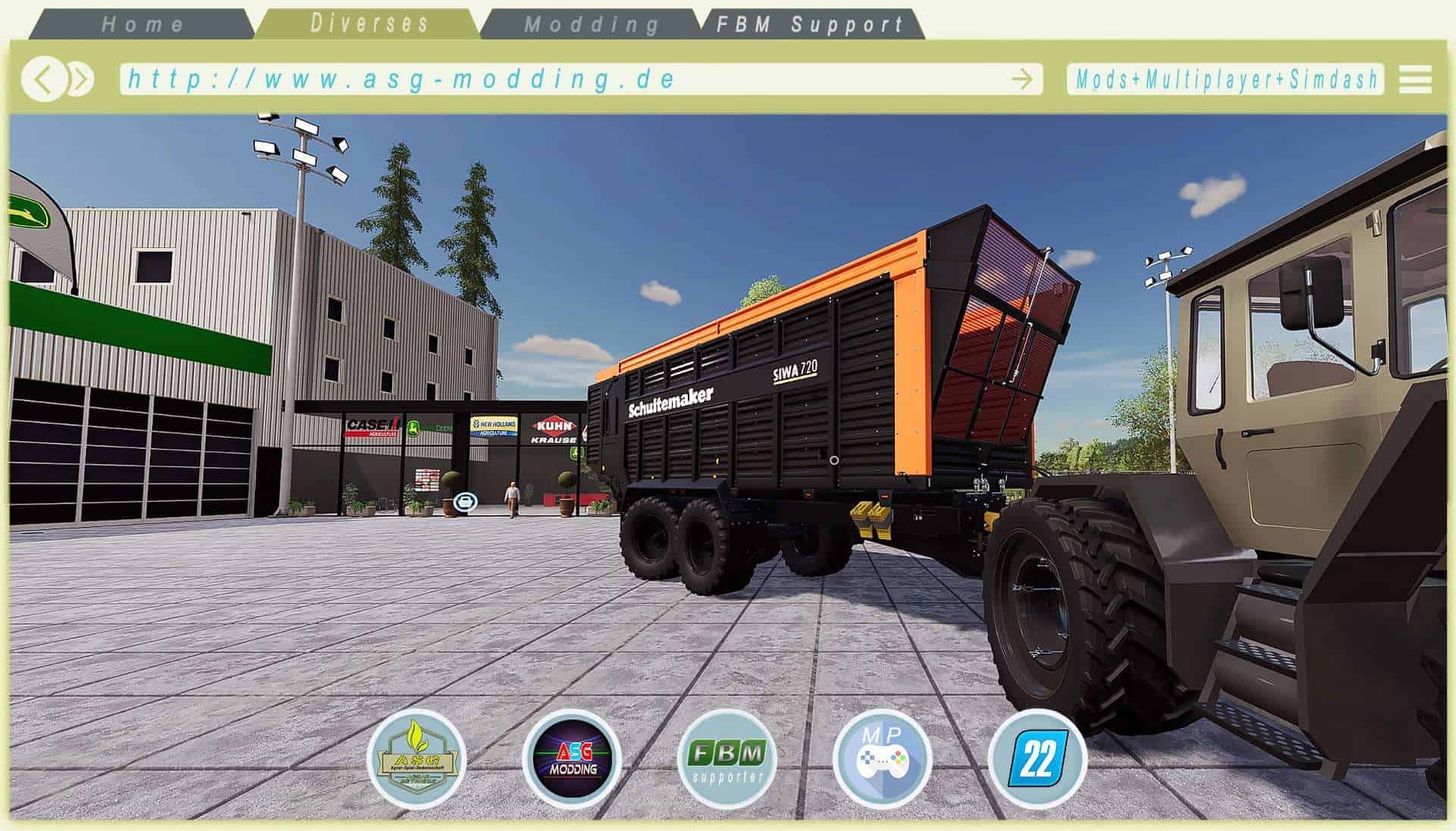Select the blue 22 game icon
This screenshot has width=1456, height=831.
(1037, 758)
